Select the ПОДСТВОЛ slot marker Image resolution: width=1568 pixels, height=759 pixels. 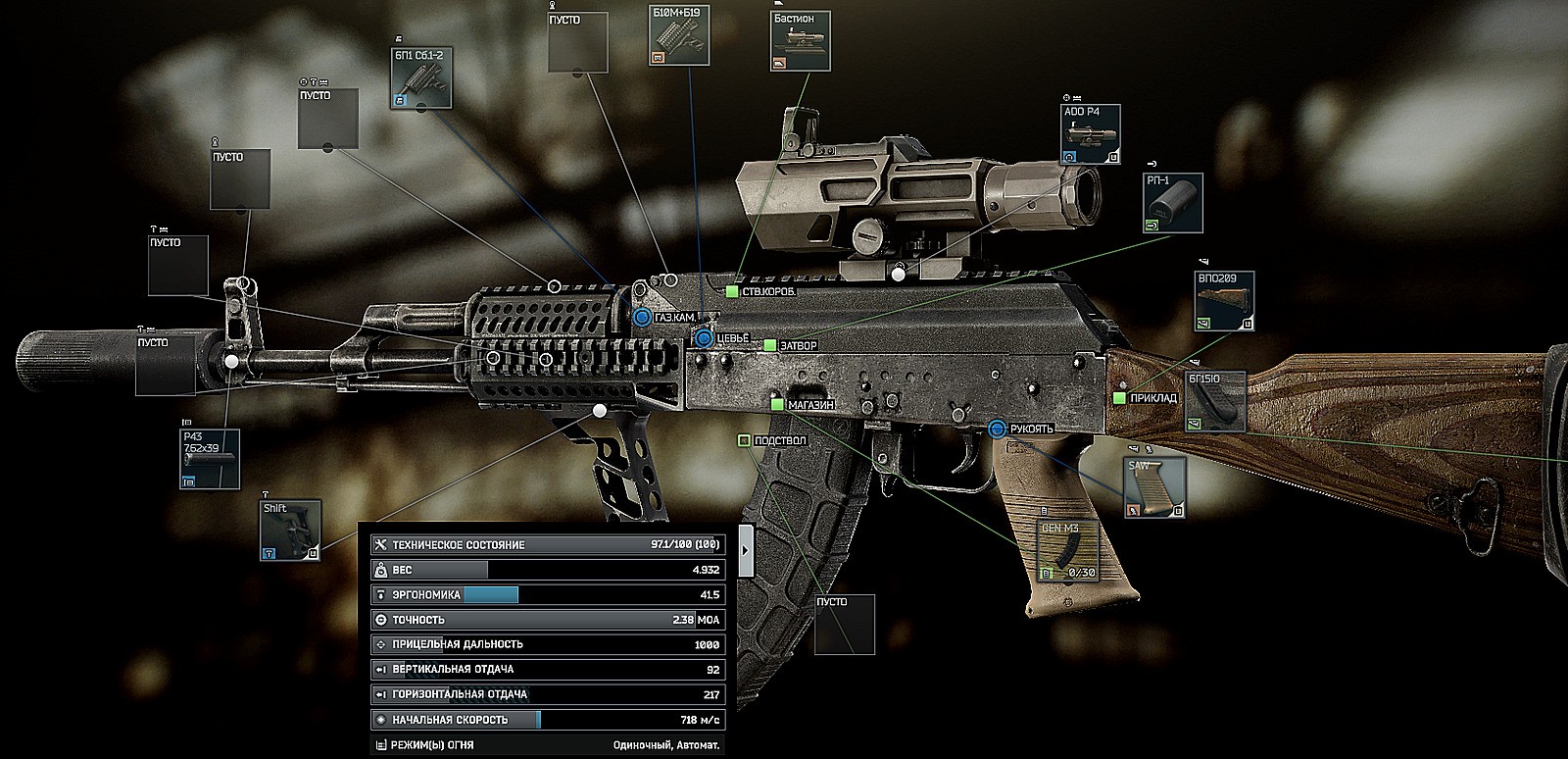(x=744, y=441)
